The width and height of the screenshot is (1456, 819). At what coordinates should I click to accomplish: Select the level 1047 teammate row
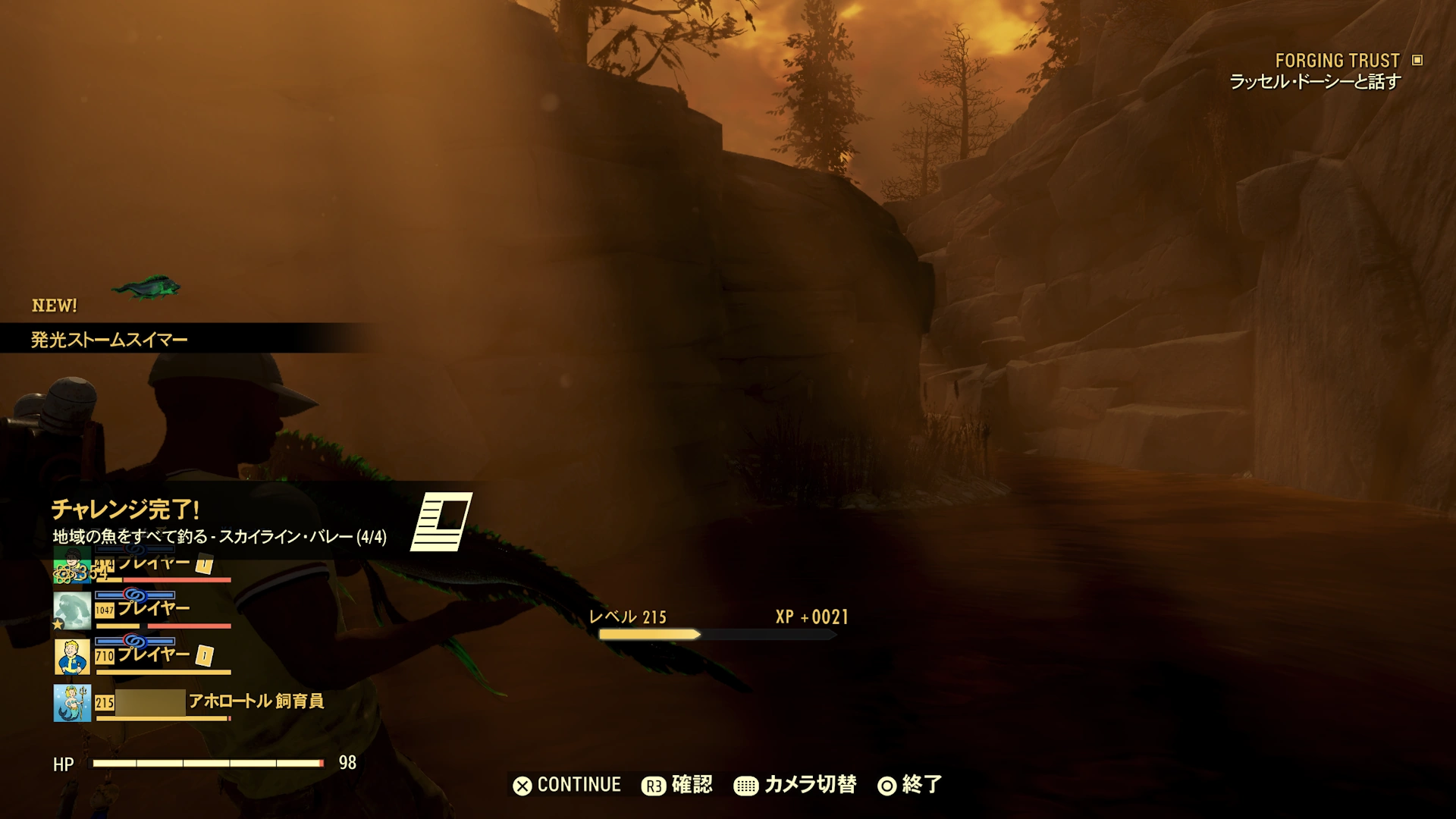(143, 610)
